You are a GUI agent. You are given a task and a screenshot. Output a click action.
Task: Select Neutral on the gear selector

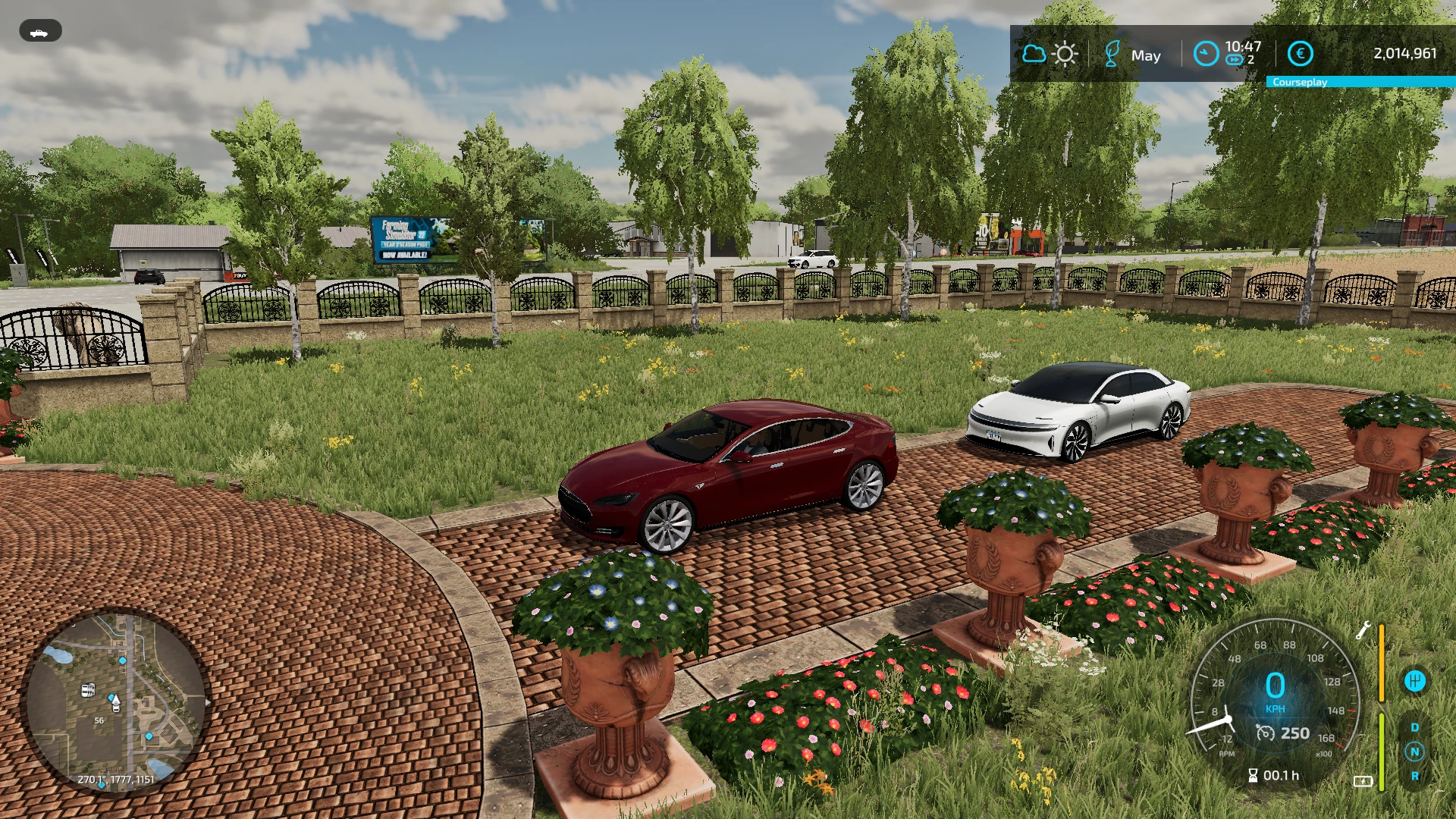click(1414, 752)
